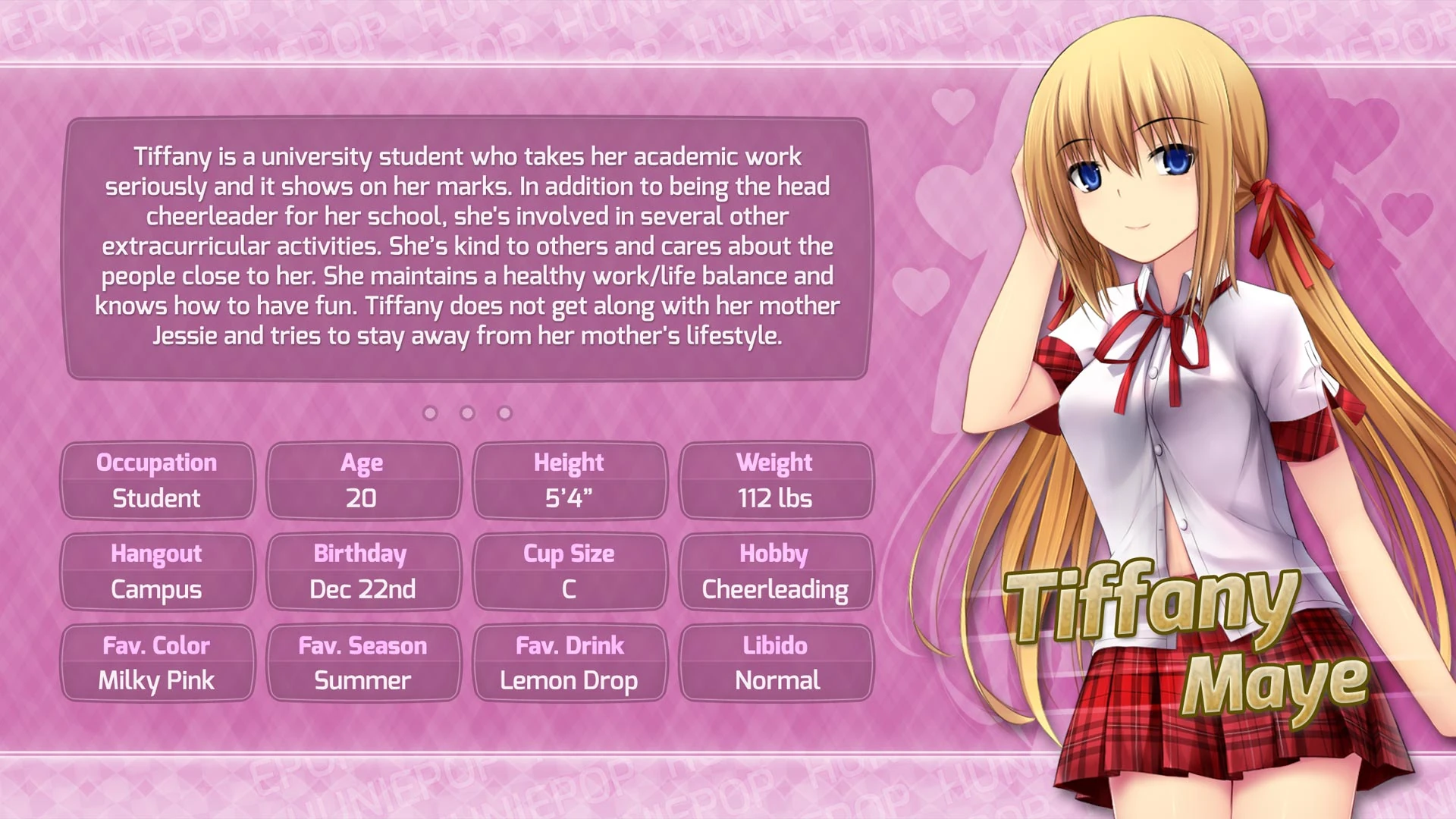Screen dimensions: 1456x819
Task: Click the Fav. Color Milky Pink swatch
Action: pyautogui.click(x=157, y=663)
